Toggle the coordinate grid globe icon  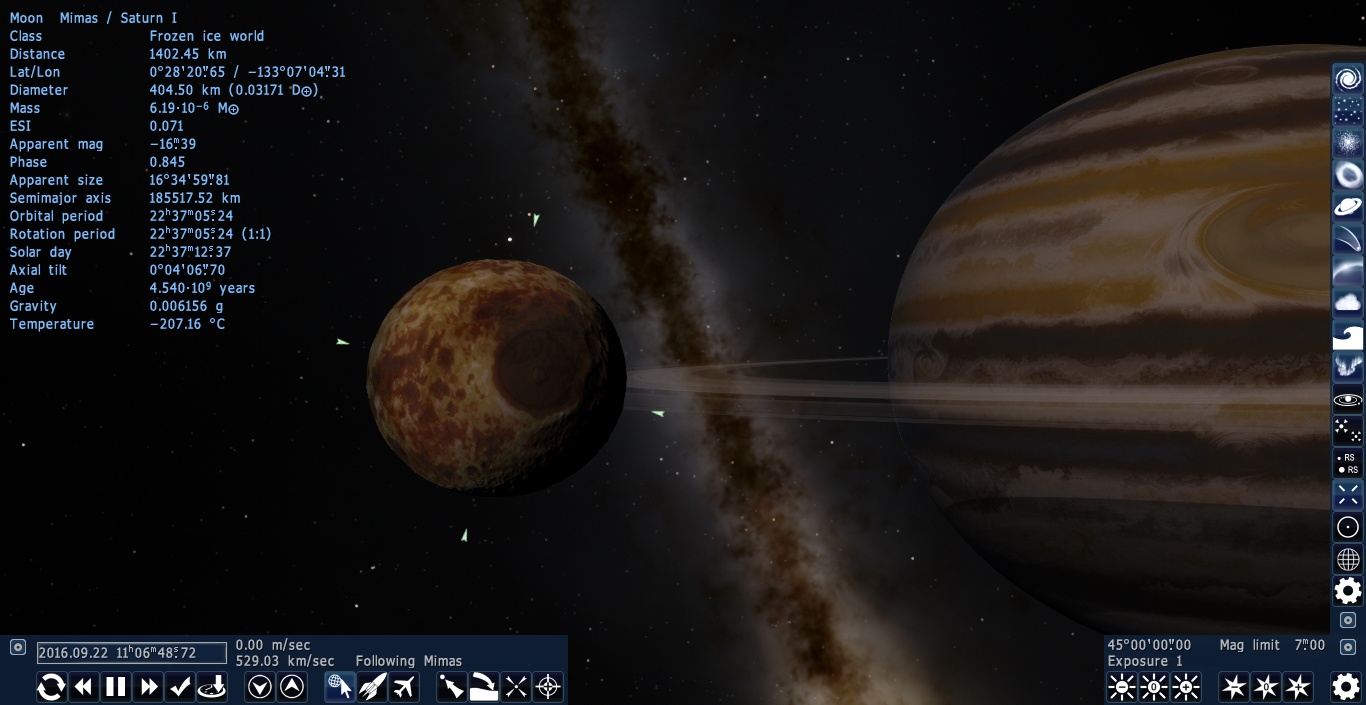(1348, 559)
